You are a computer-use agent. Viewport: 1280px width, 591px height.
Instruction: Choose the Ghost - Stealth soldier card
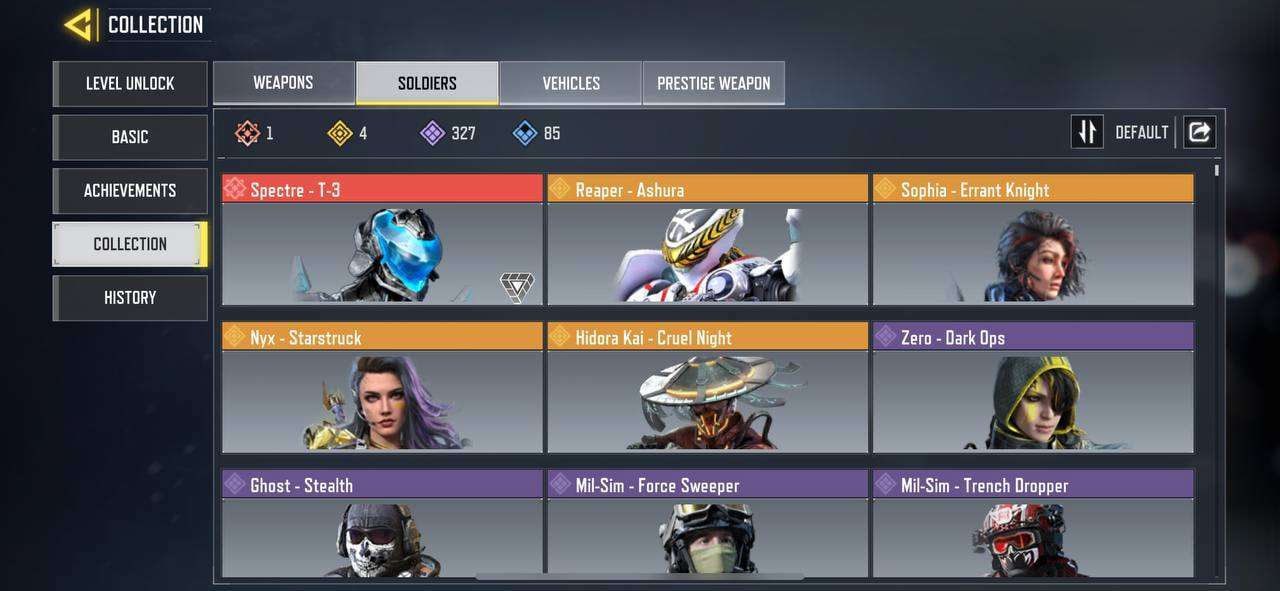tap(382, 524)
